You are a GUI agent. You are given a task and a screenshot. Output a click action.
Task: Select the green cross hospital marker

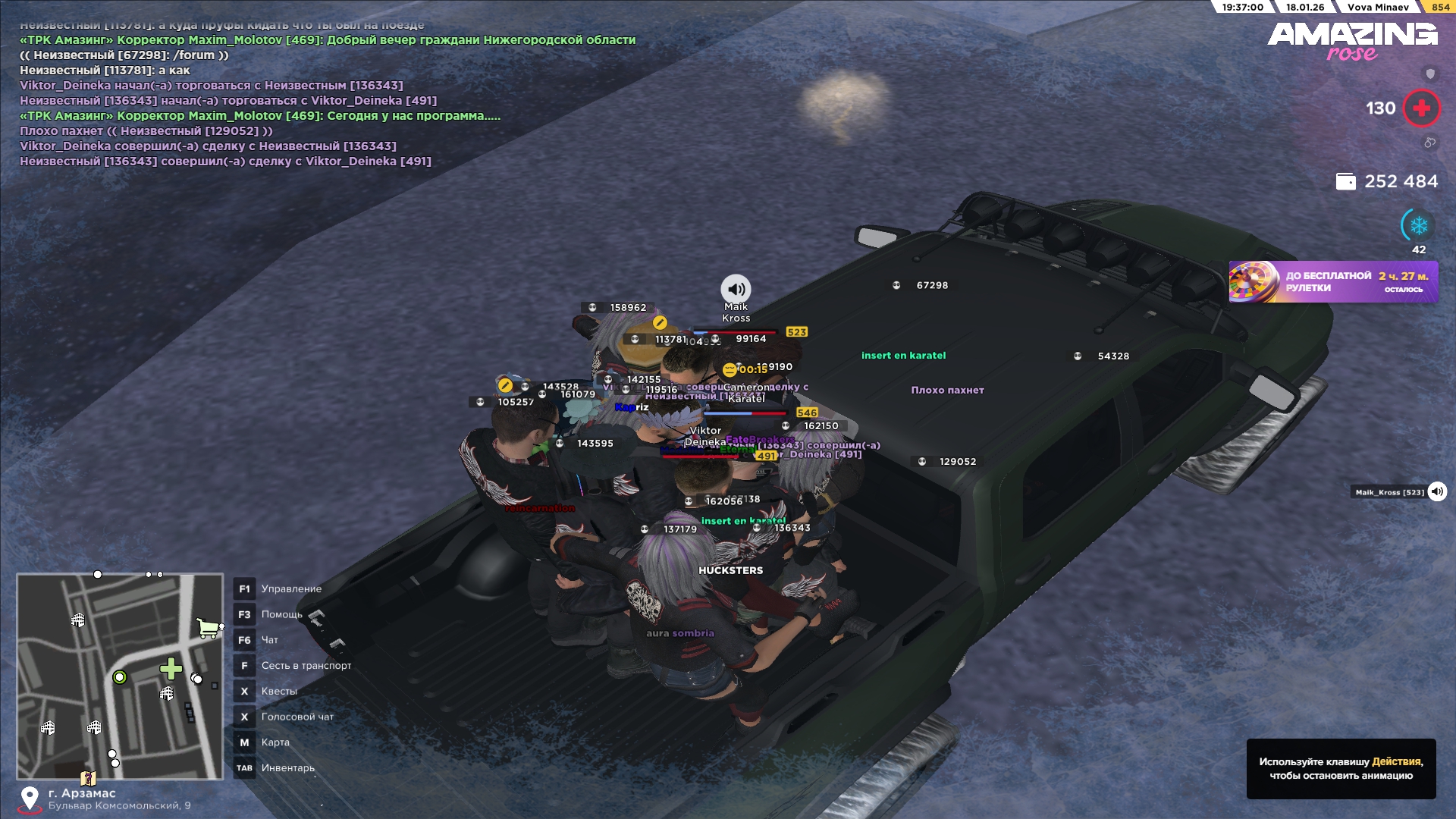(x=171, y=669)
